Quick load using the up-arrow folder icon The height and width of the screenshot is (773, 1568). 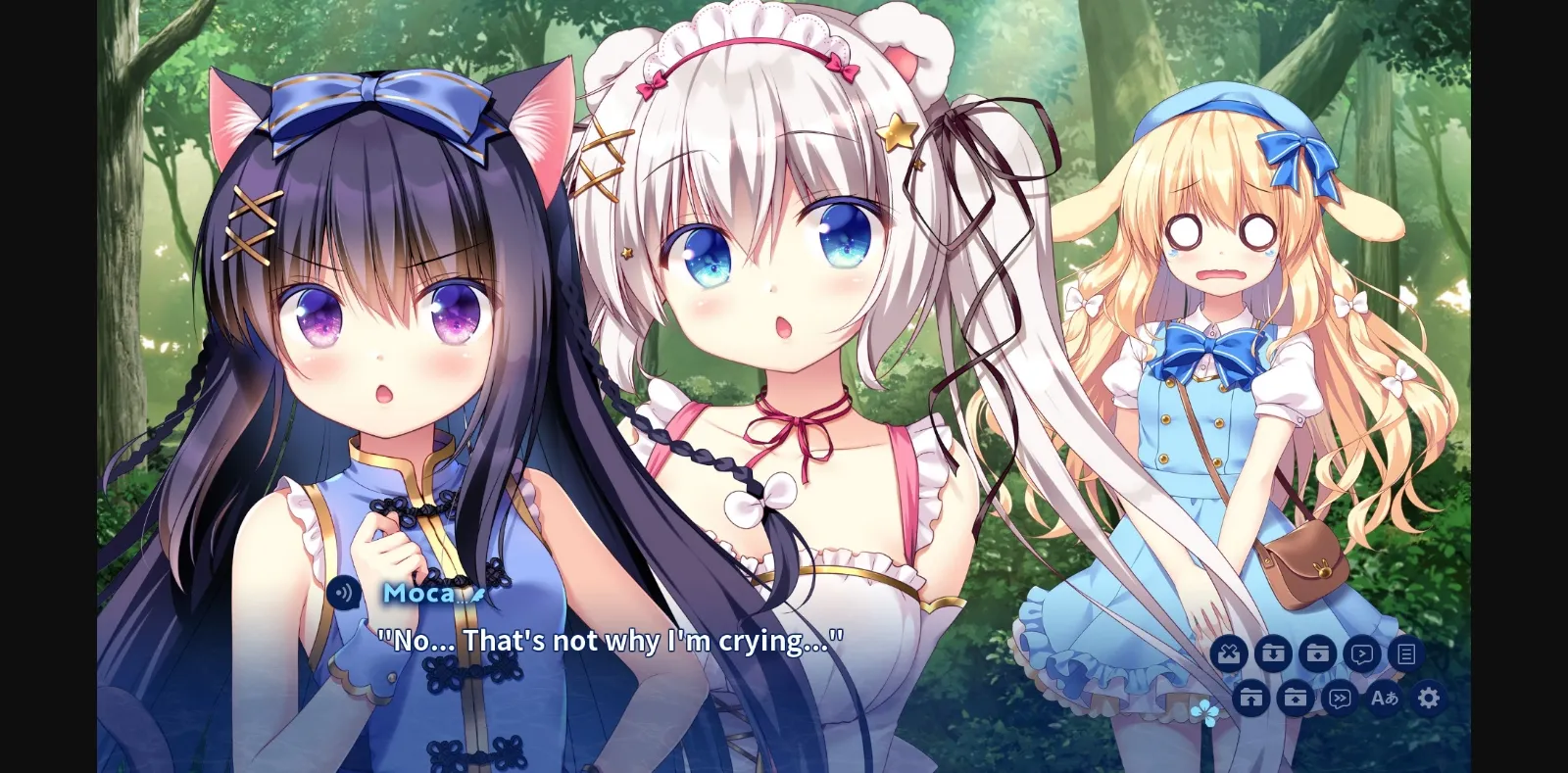[x=1253, y=698]
